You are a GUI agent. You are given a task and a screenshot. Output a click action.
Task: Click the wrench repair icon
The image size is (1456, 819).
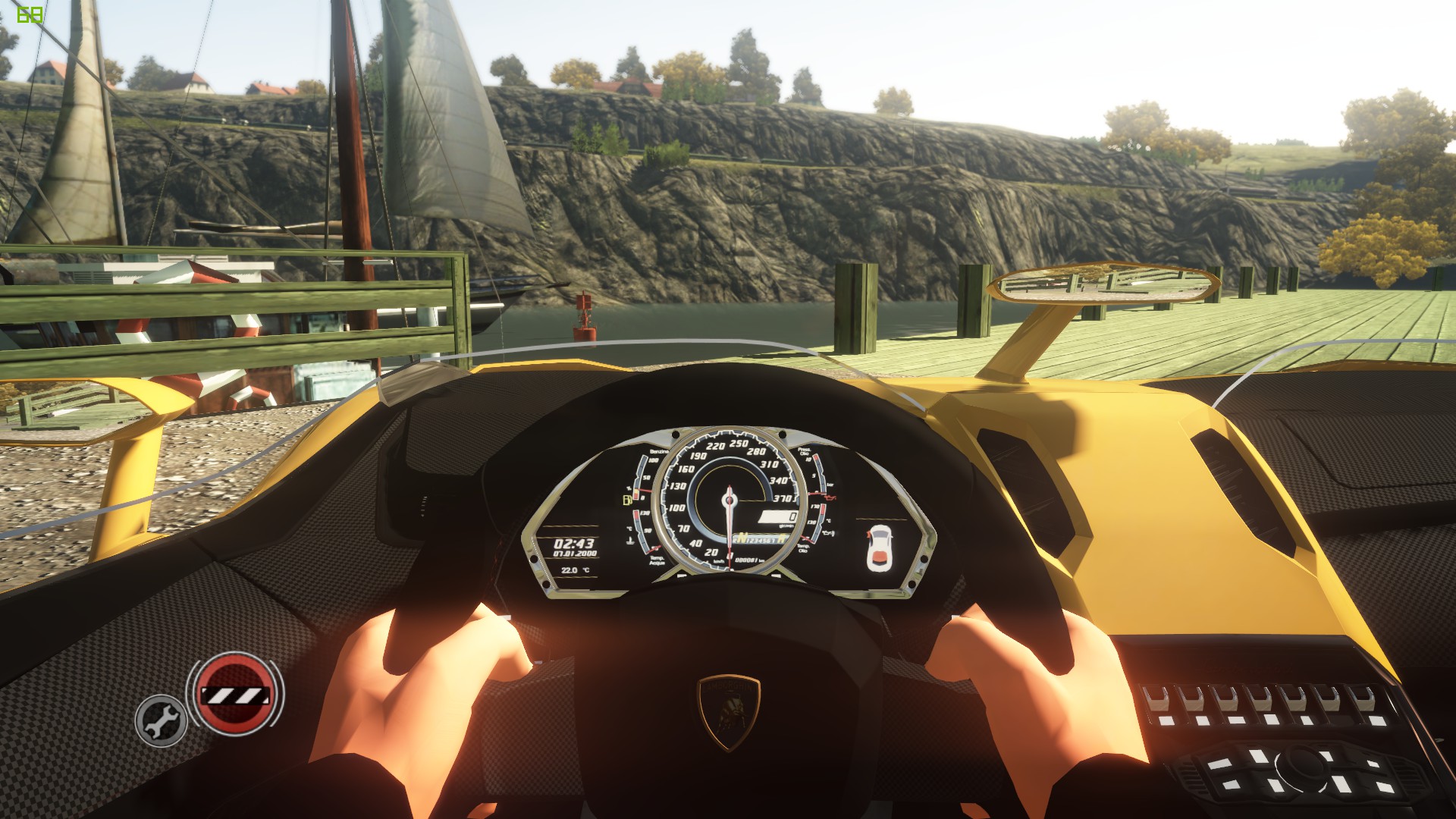tap(161, 720)
